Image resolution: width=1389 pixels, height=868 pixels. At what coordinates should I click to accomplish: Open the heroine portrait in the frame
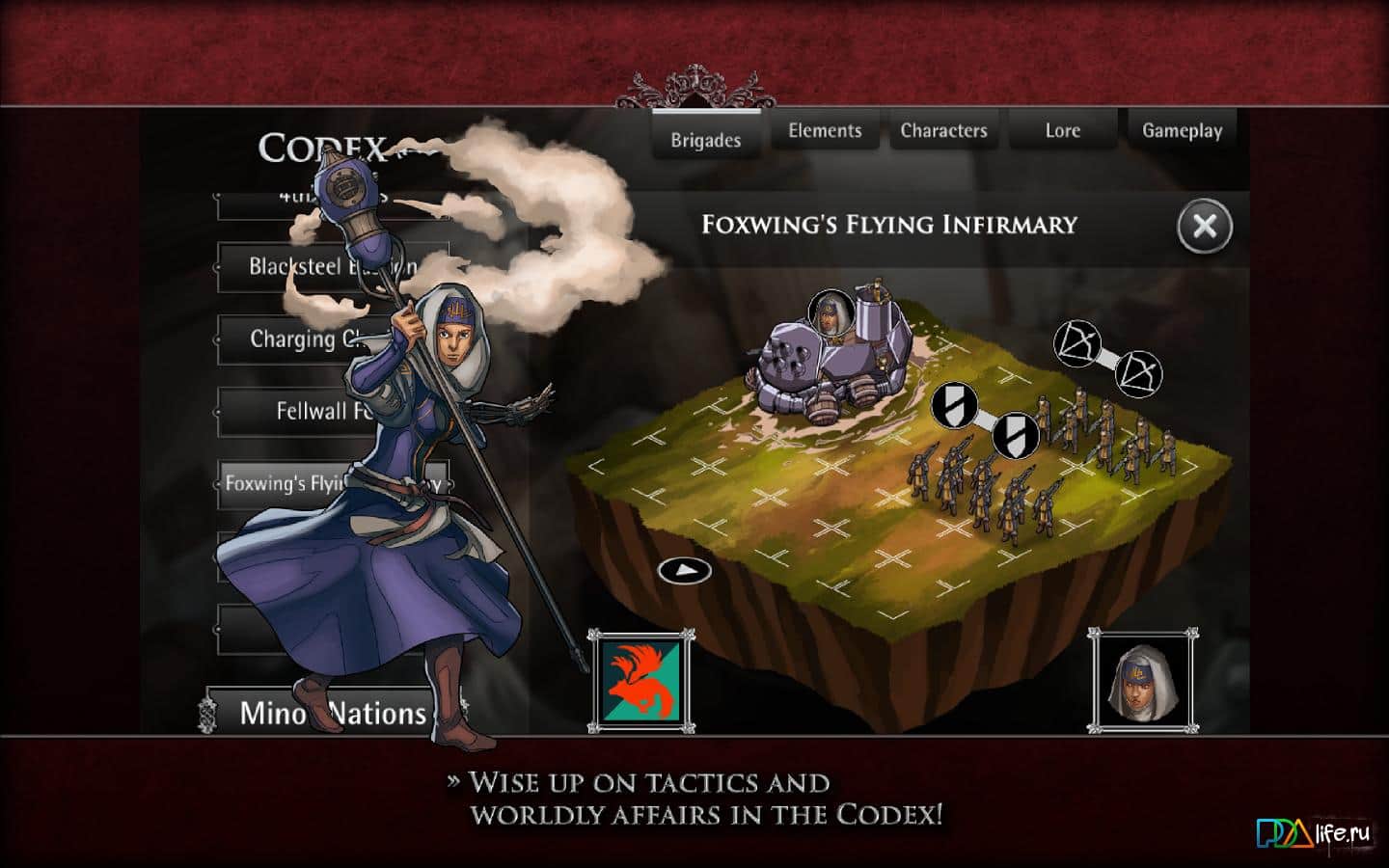[1144, 681]
